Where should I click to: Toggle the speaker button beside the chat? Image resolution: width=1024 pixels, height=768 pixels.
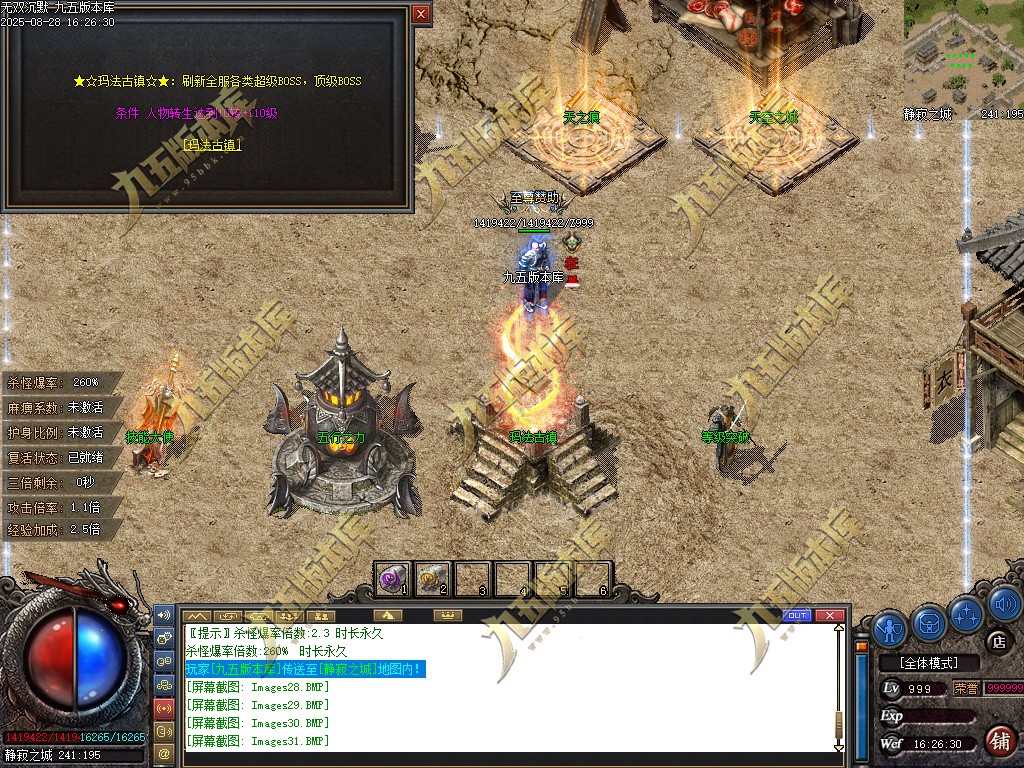point(164,613)
